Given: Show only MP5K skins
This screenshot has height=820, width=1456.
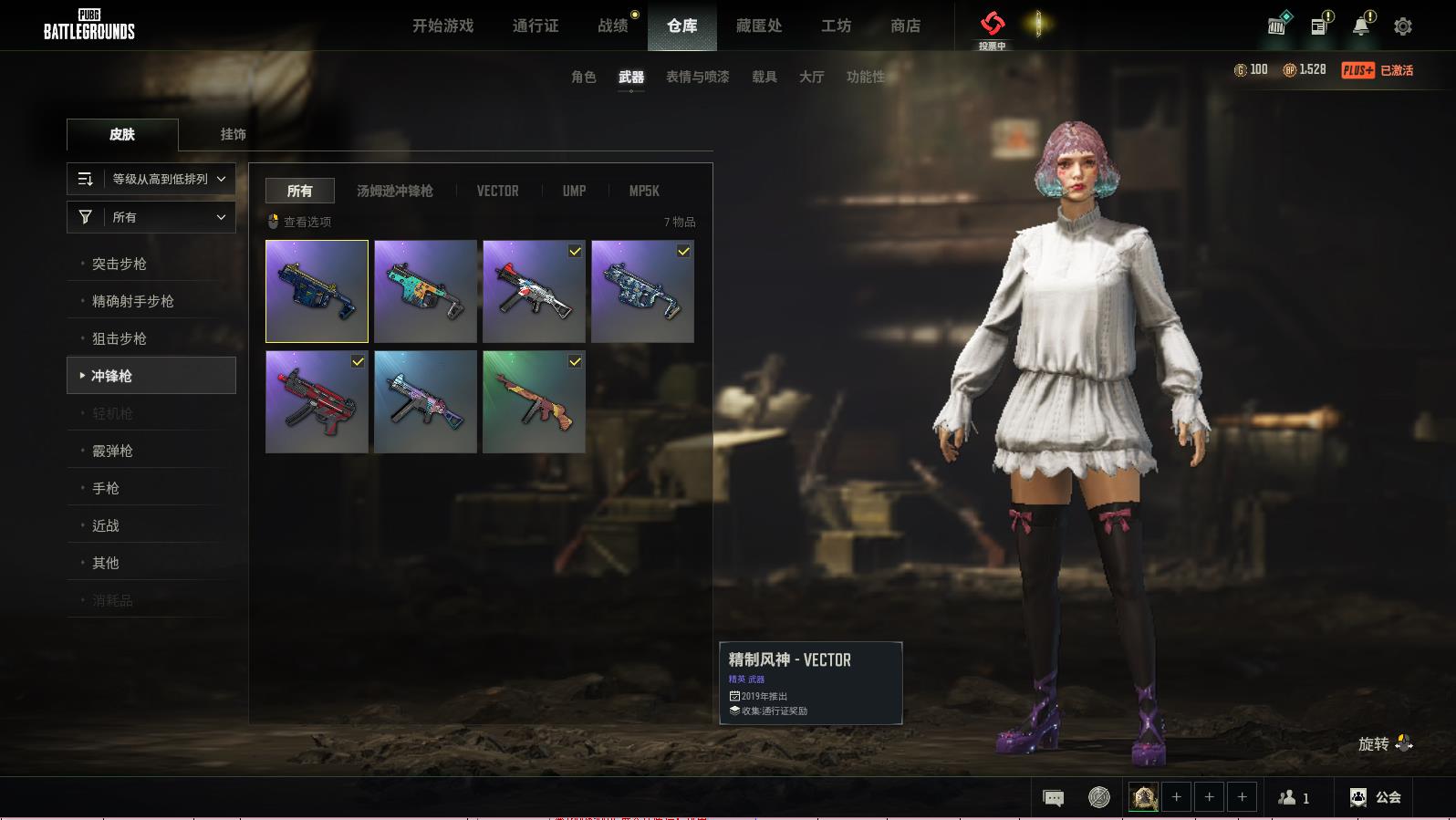Looking at the screenshot, I should [x=644, y=191].
